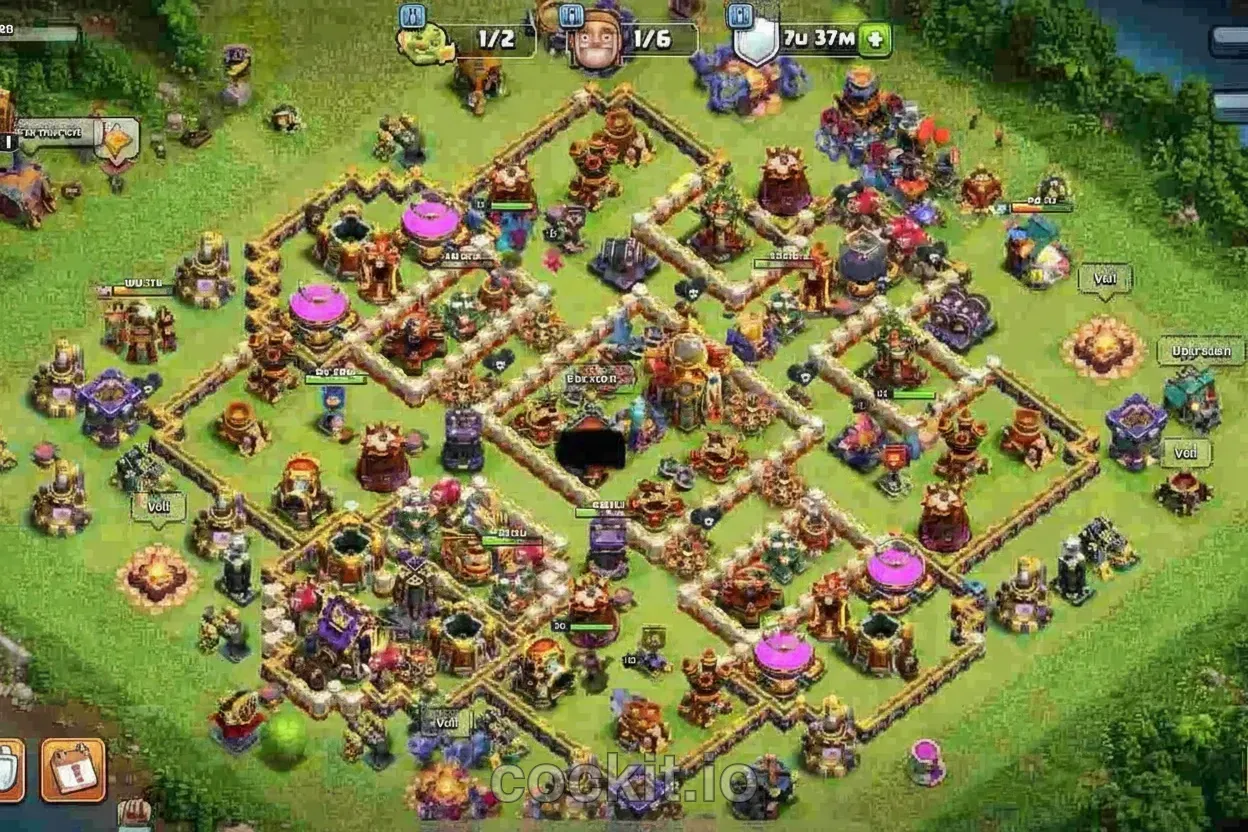Open the shield timer info
Screen dimensions: 1248x832
798,41
